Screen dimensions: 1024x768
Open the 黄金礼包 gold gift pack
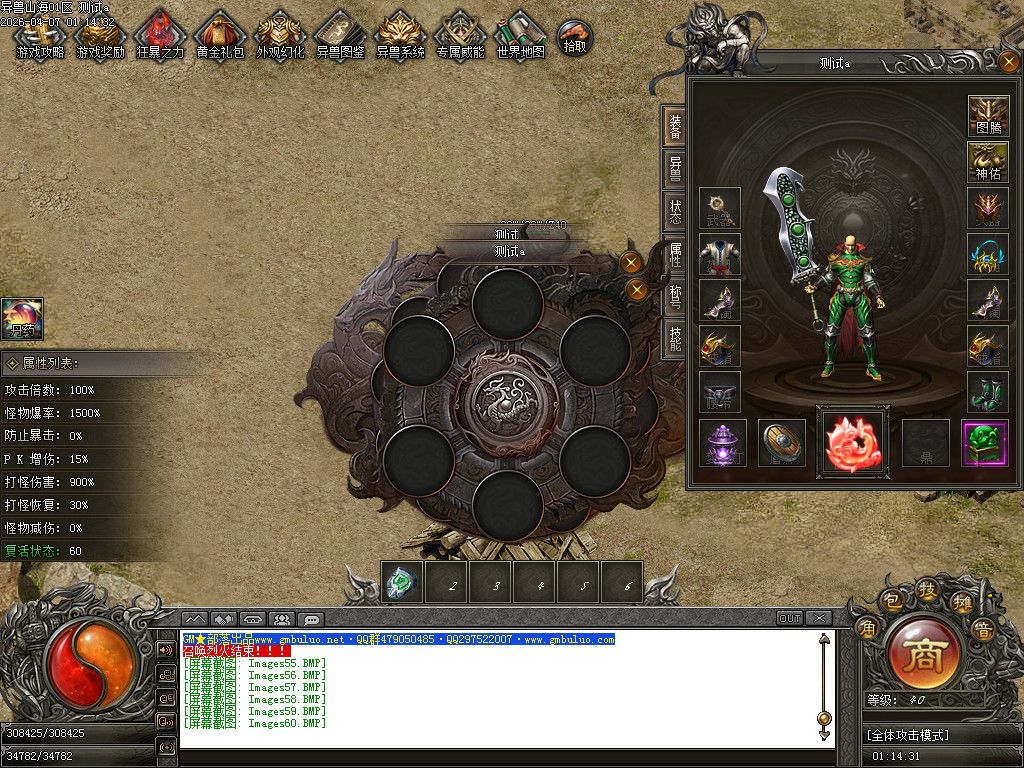tap(220, 36)
